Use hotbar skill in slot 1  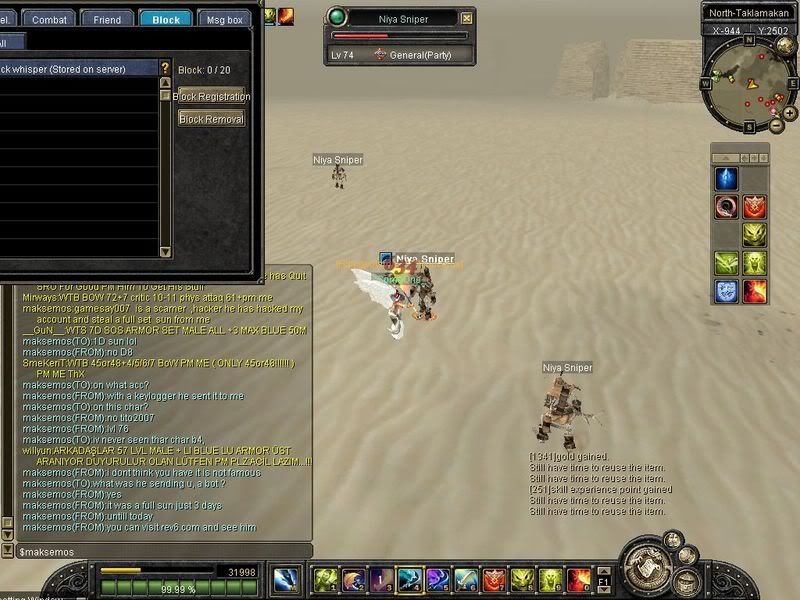(x=325, y=580)
